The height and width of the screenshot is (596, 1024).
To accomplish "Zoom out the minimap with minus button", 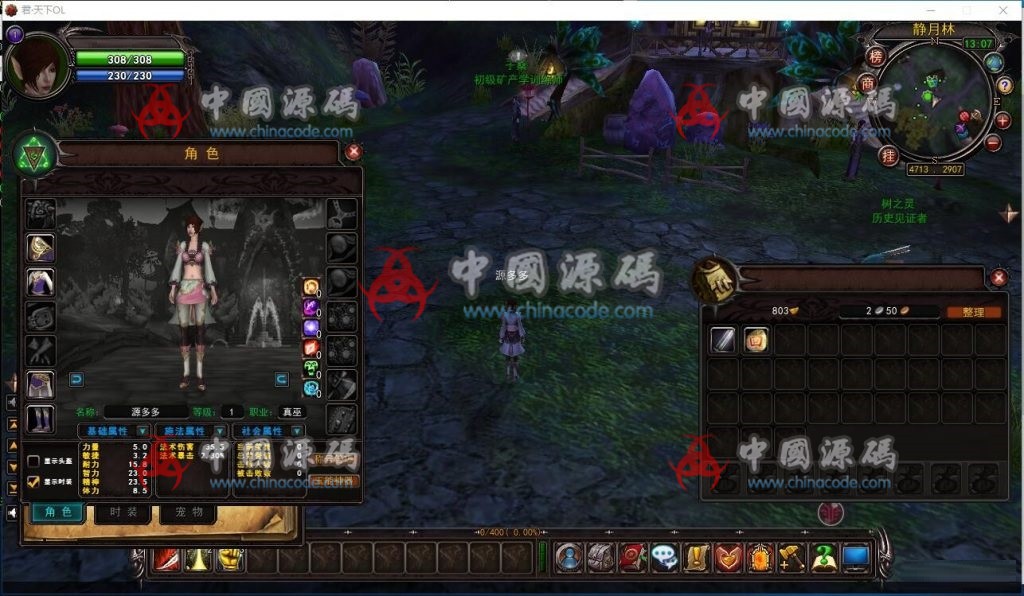I will [993, 142].
